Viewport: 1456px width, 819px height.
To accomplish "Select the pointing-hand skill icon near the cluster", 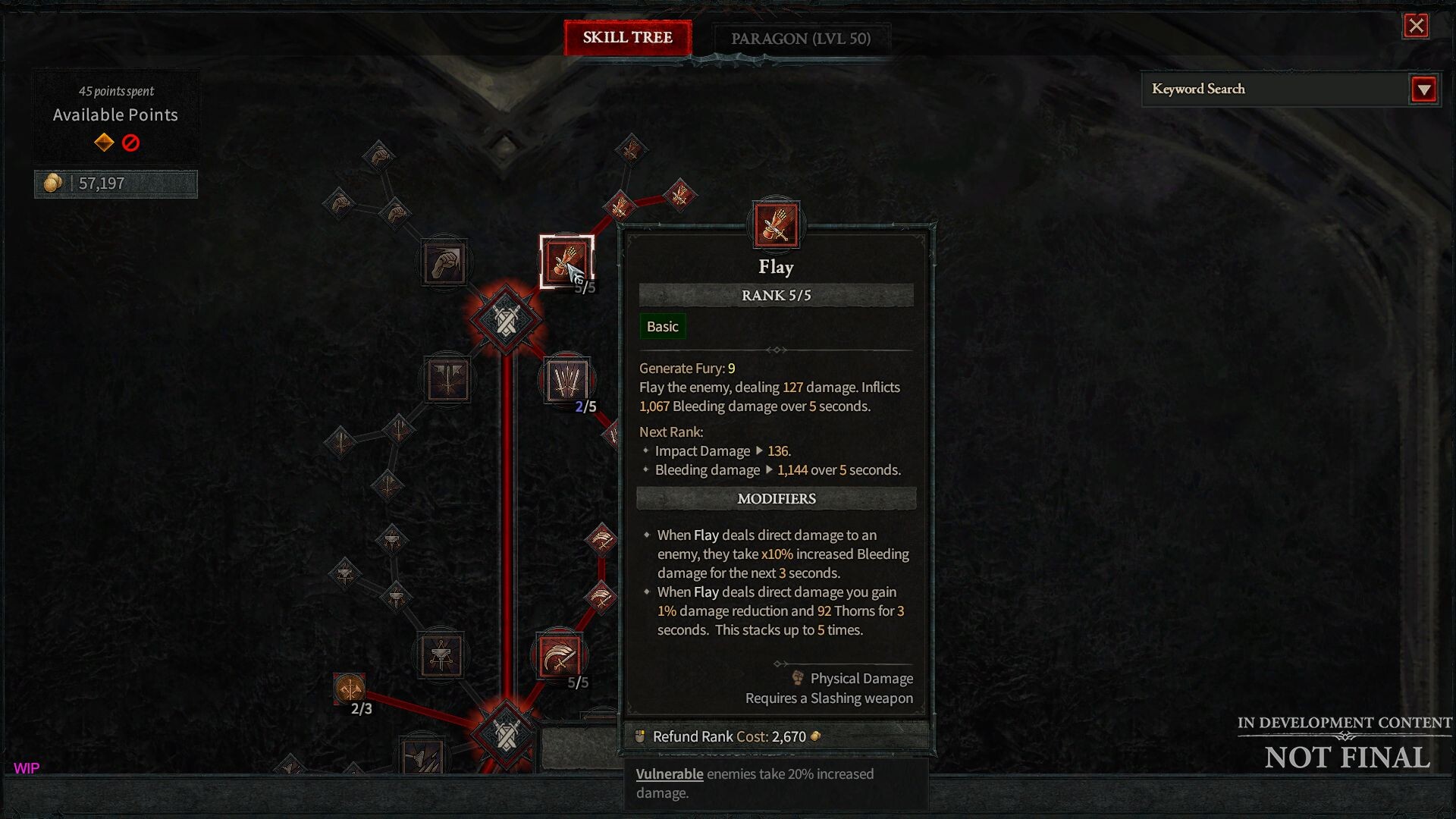I will click(x=395, y=215).
